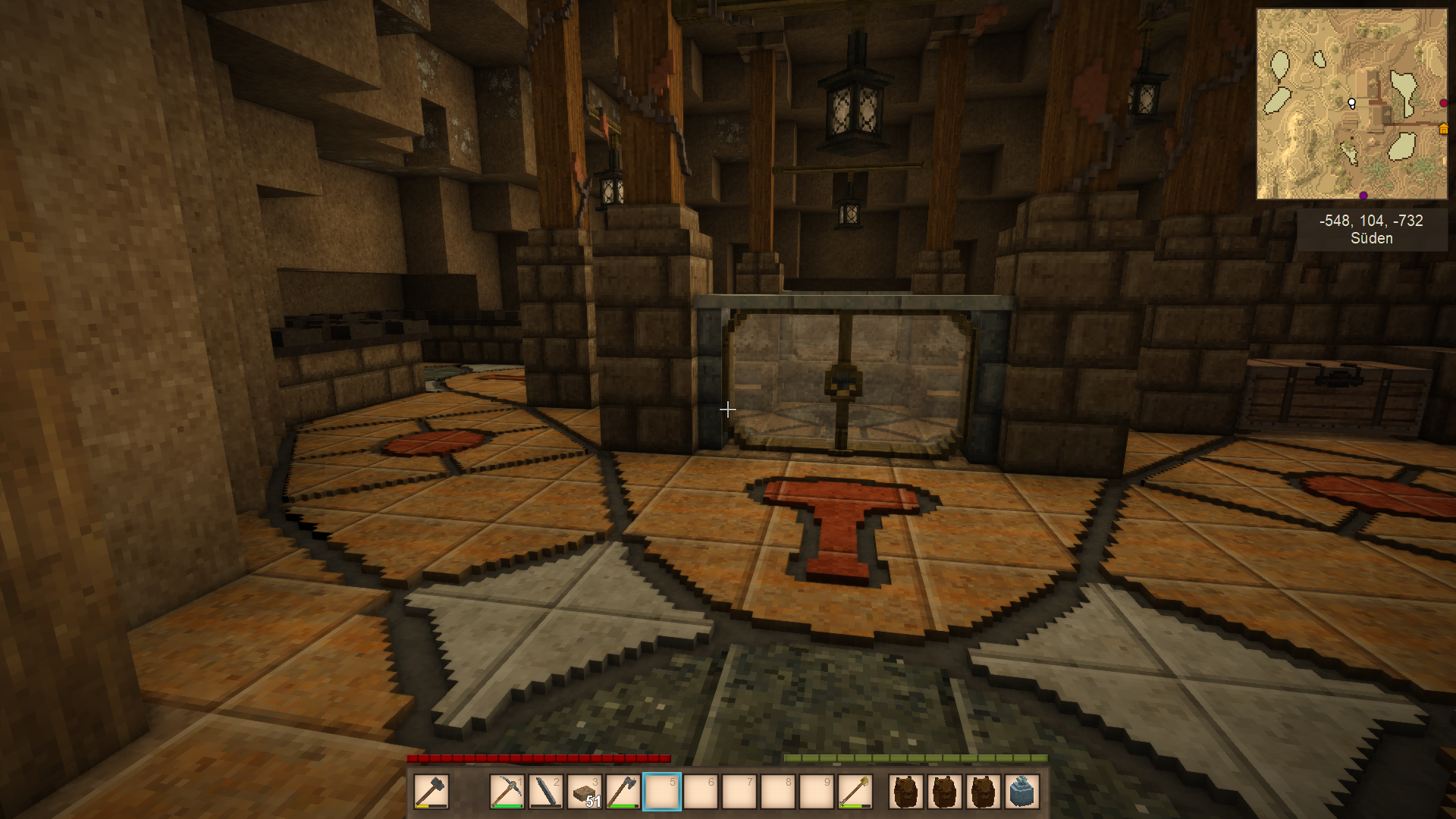Choose empty hotbar slot 9
The height and width of the screenshot is (819, 1456).
(816, 792)
